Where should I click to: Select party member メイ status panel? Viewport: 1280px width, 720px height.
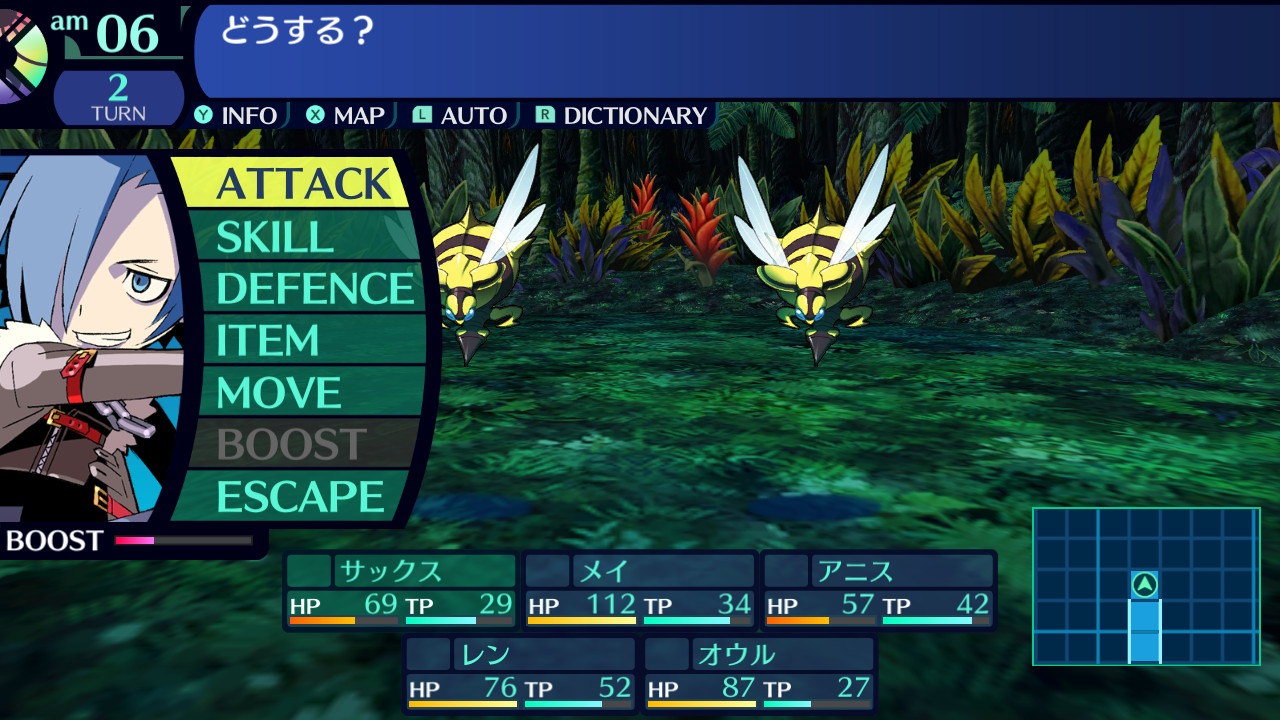pos(640,589)
